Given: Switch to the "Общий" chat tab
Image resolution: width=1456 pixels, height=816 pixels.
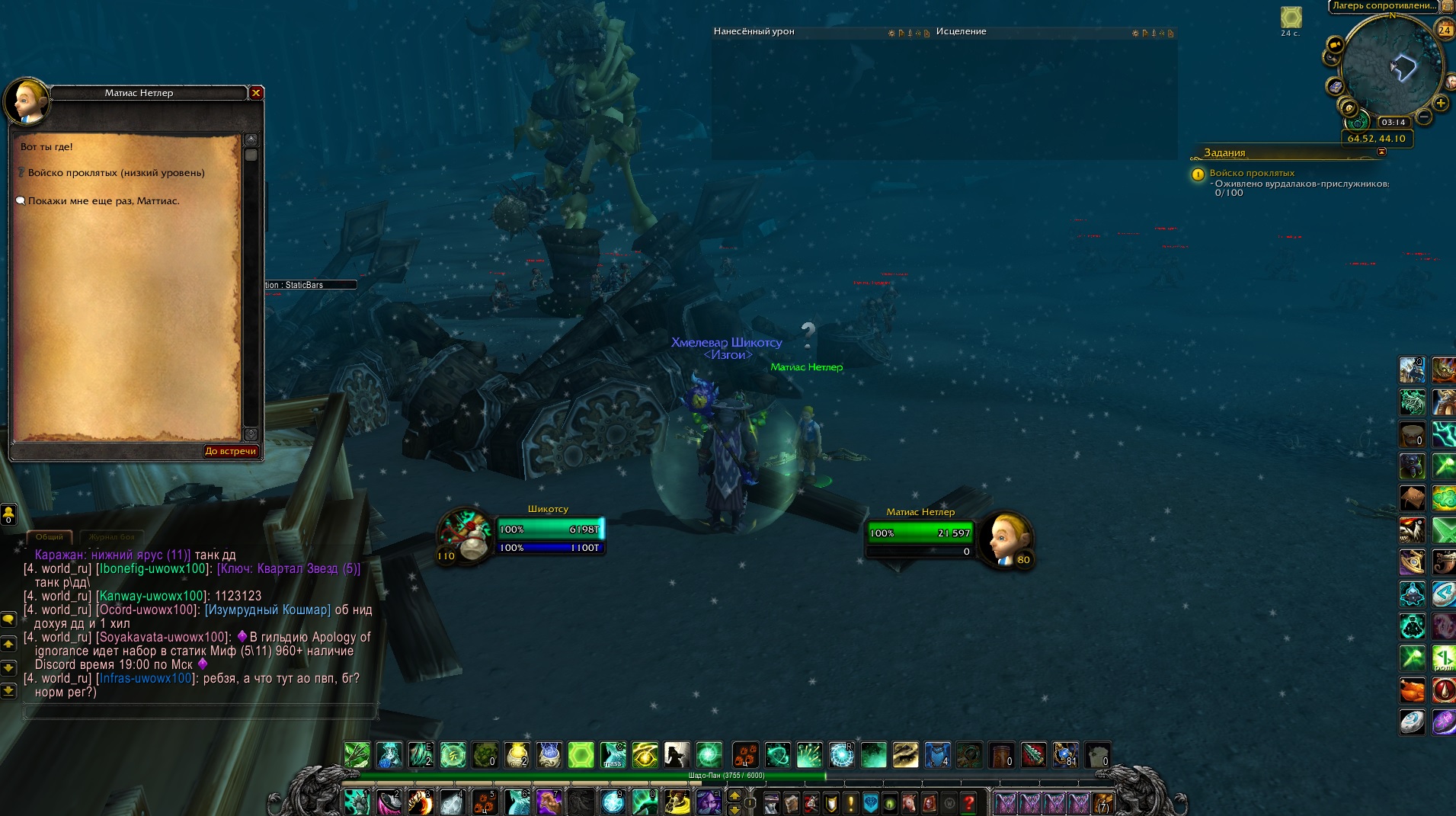Looking at the screenshot, I should [50, 537].
